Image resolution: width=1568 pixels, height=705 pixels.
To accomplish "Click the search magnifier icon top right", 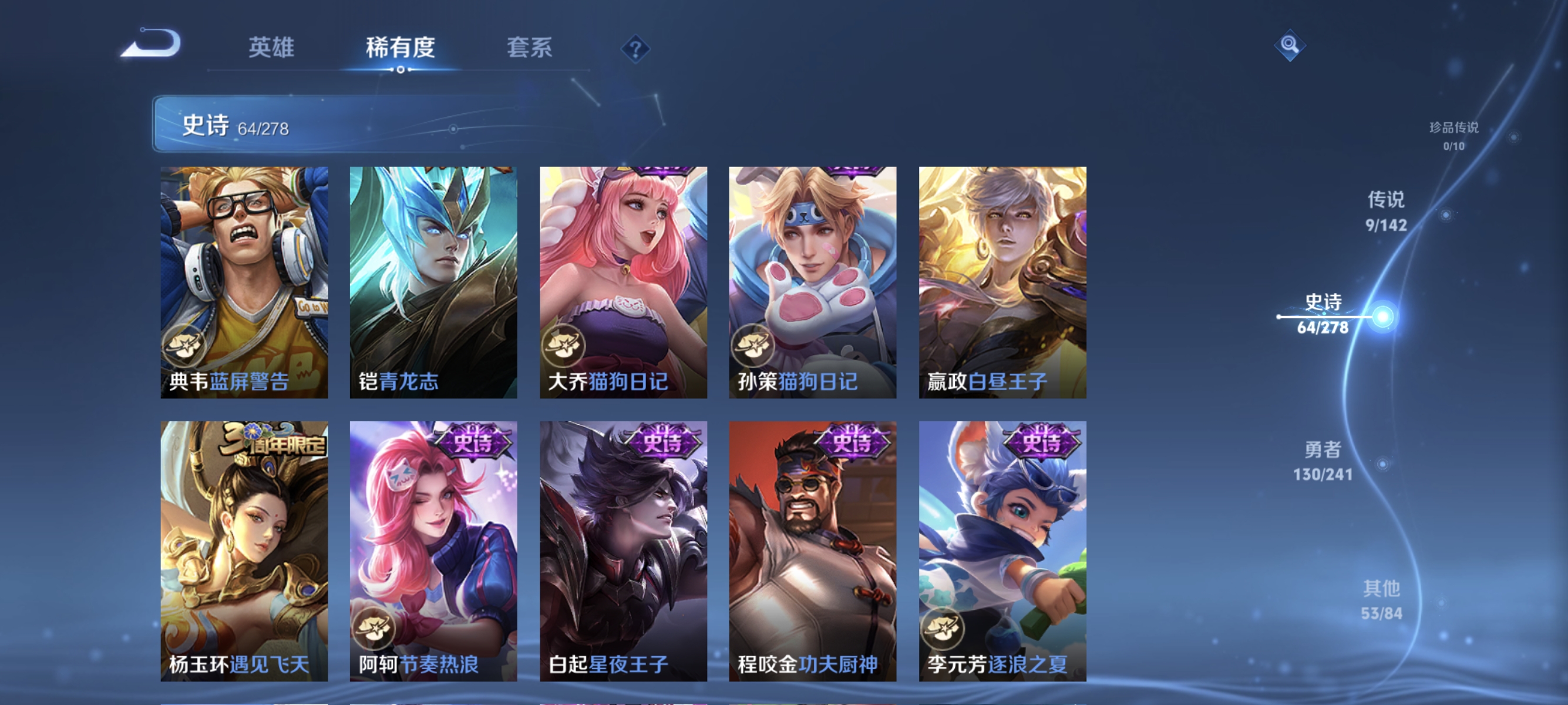I will [1290, 46].
